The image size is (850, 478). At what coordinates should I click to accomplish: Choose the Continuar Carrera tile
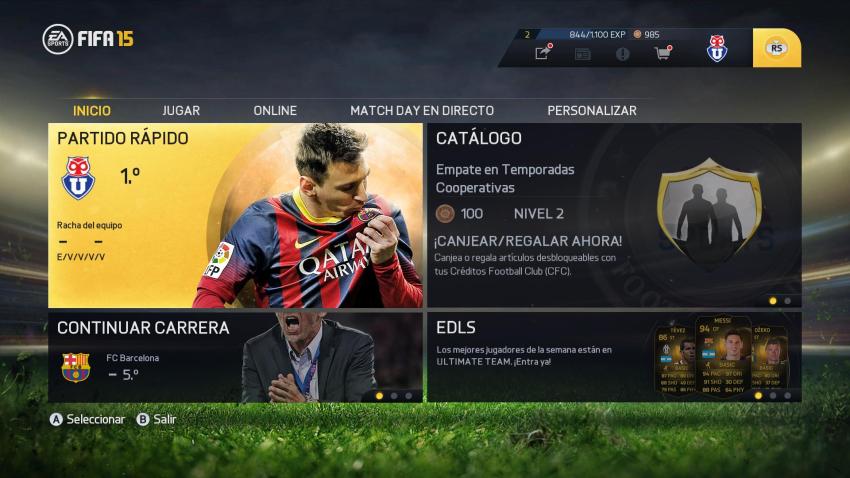point(235,357)
